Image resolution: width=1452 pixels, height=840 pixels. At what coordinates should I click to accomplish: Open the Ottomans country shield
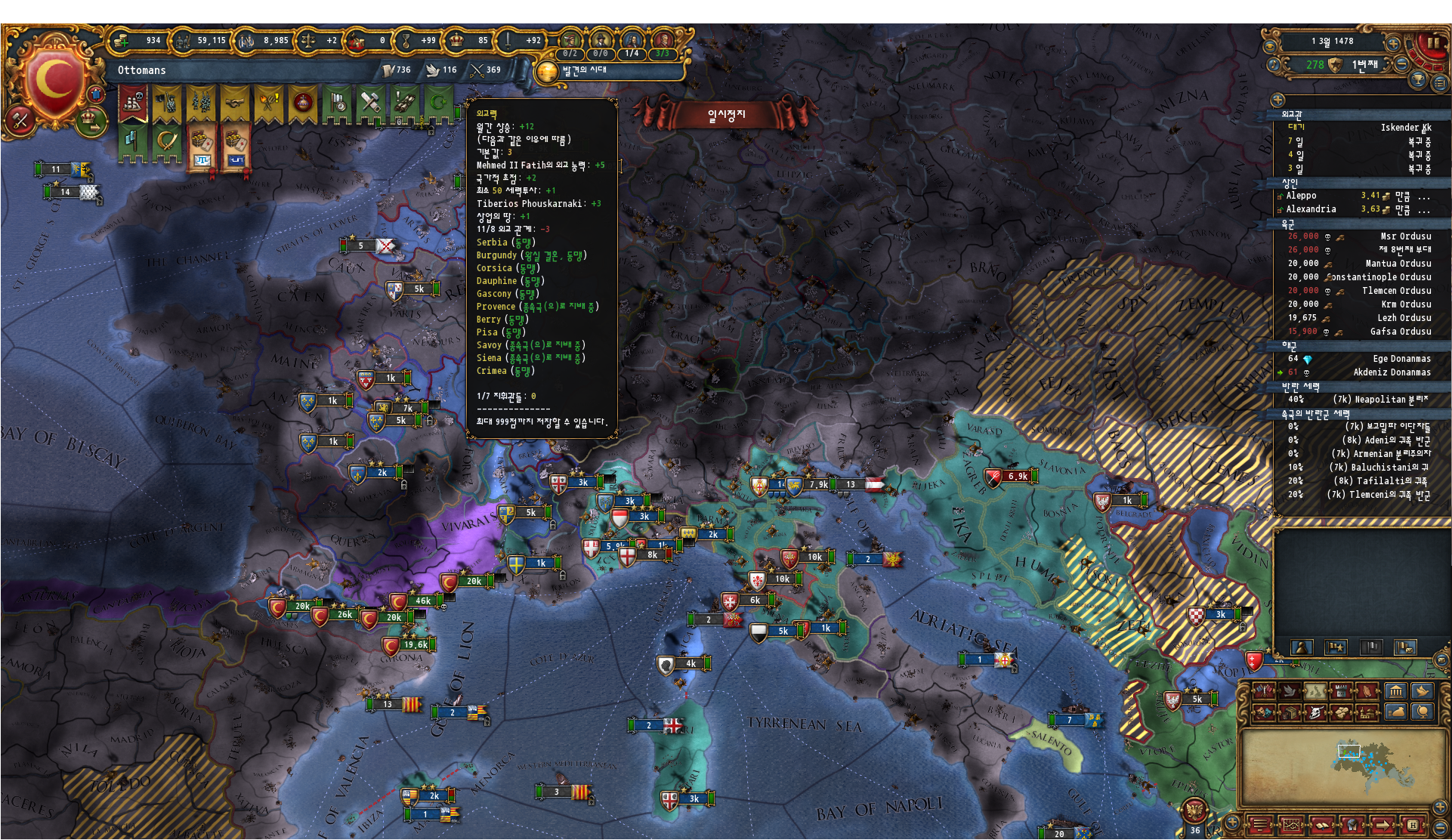[53, 81]
